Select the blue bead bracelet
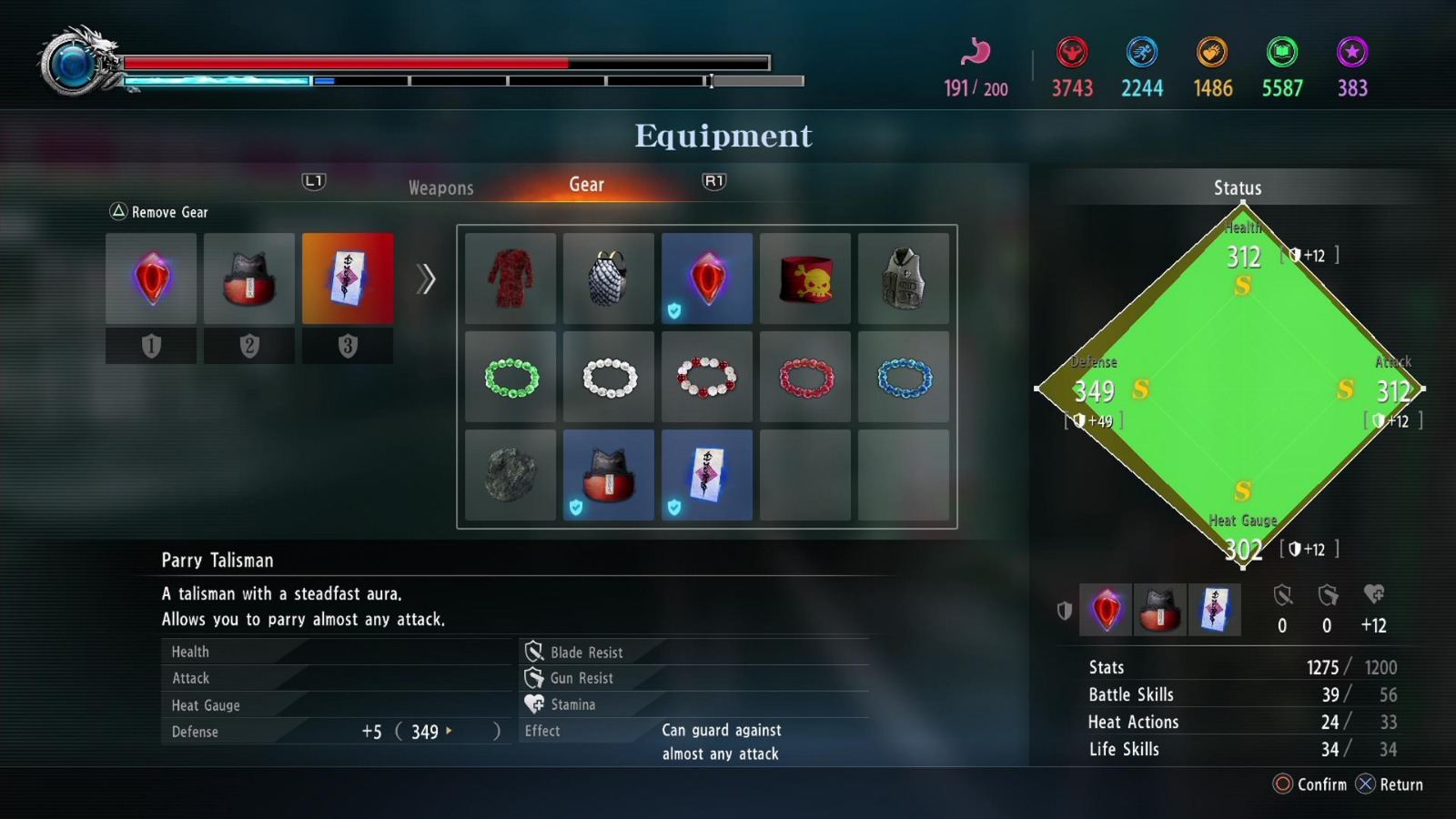Image resolution: width=1456 pixels, height=819 pixels. click(x=903, y=377)
